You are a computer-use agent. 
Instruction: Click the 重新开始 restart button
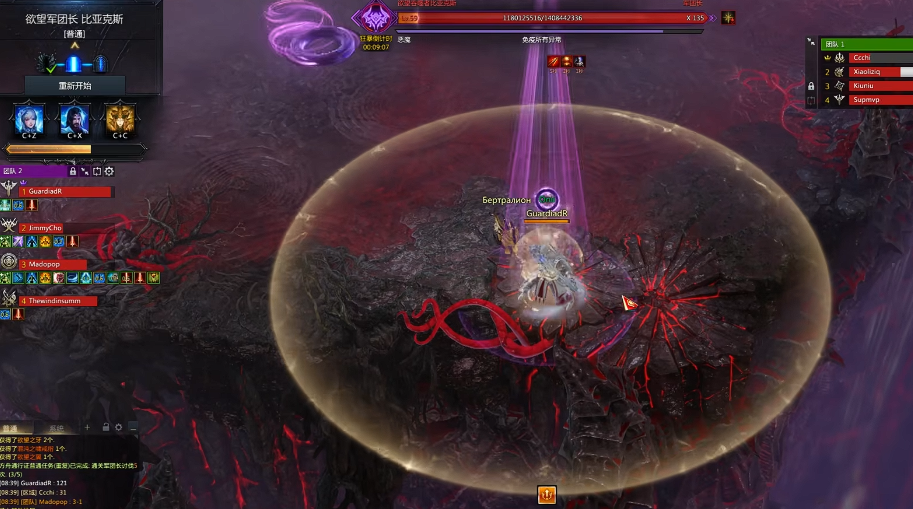click(x=74, y=86)
